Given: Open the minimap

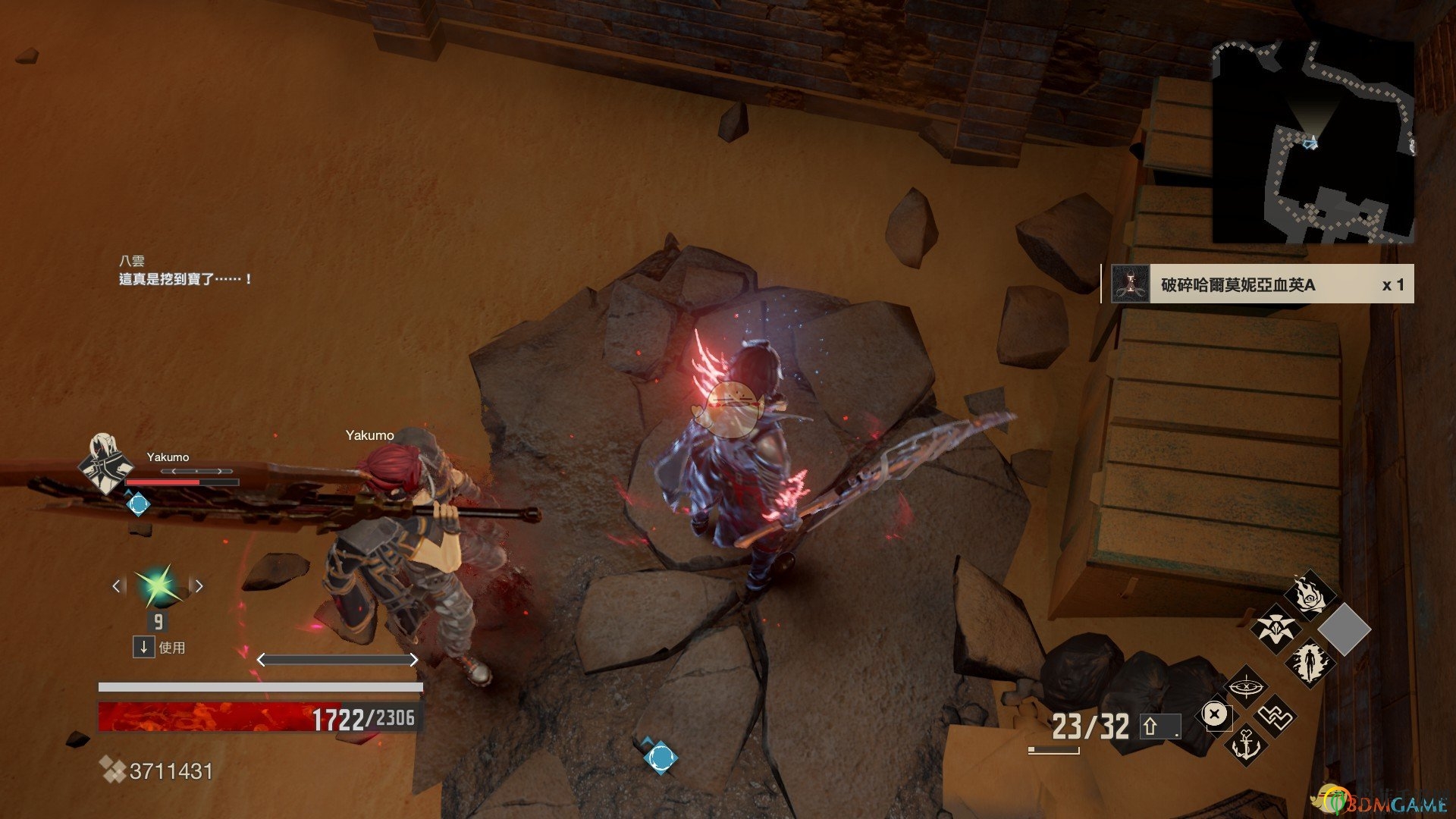Looking at the screenshot, I should point(1313,142).
